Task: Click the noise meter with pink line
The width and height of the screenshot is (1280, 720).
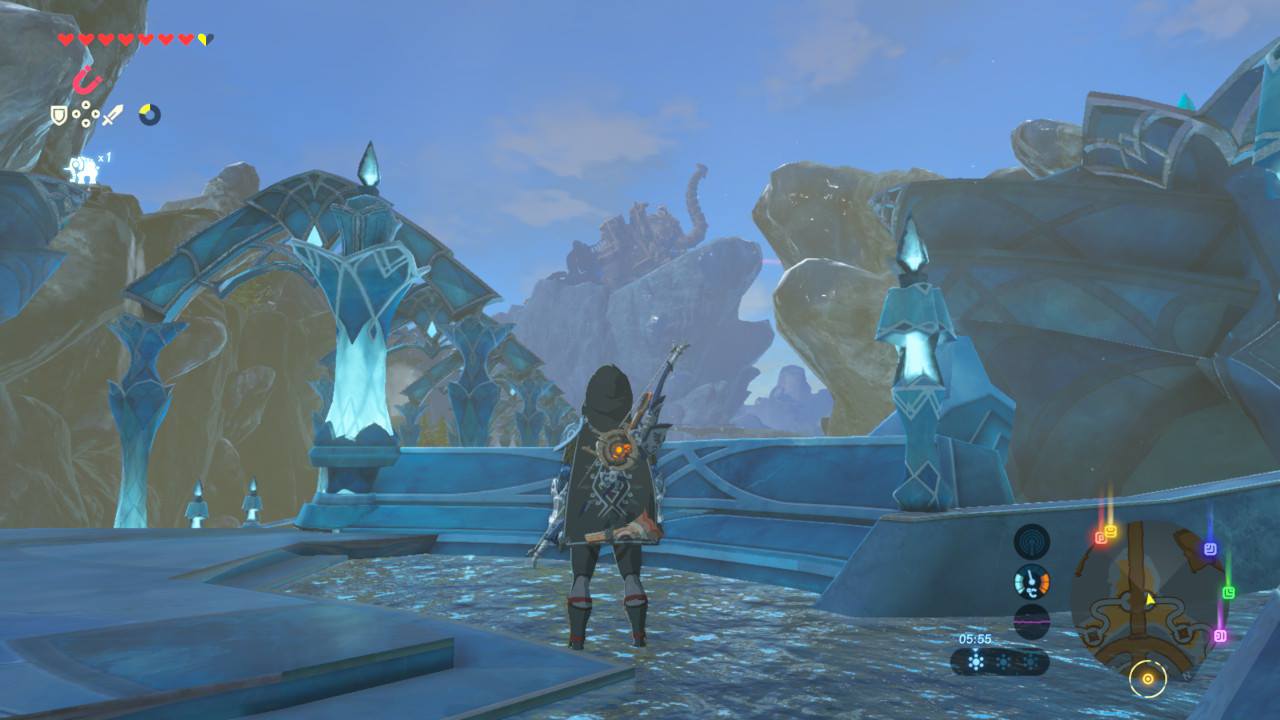Action: [1031, 621]
